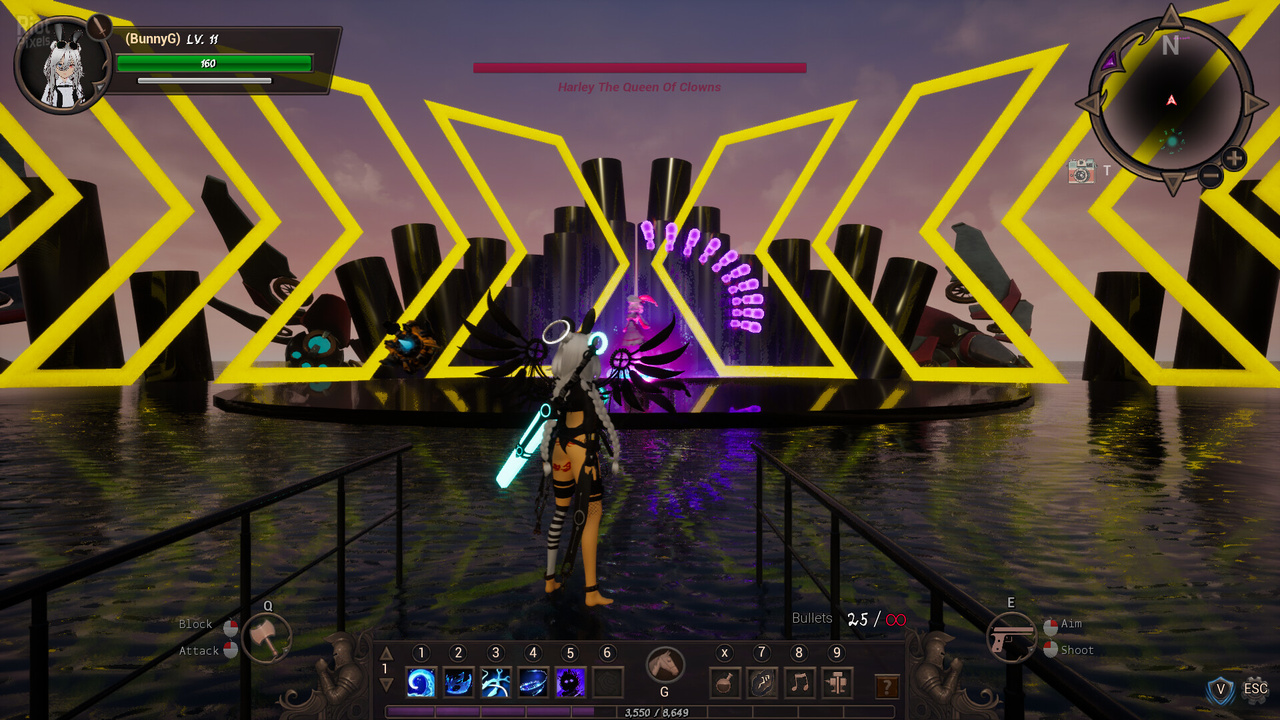
Task: Click the BunnyG character portrait
Action: coord(62,61)
